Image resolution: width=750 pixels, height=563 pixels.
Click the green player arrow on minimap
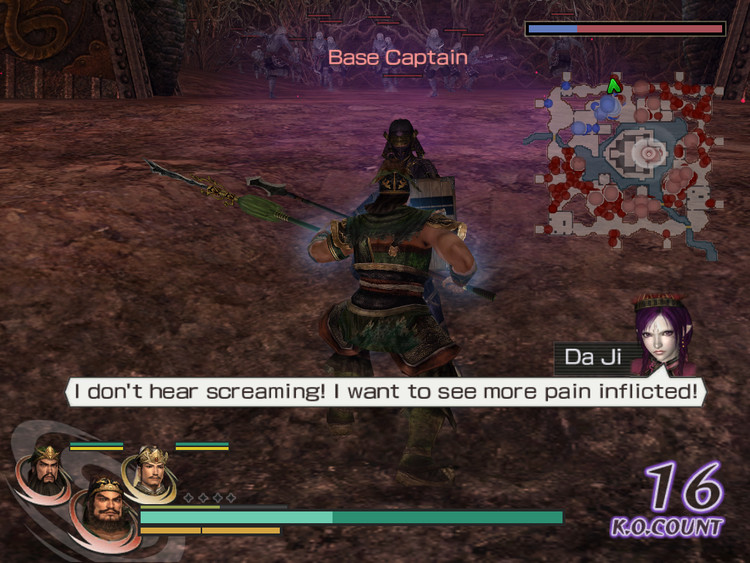(x=615, y=87)
